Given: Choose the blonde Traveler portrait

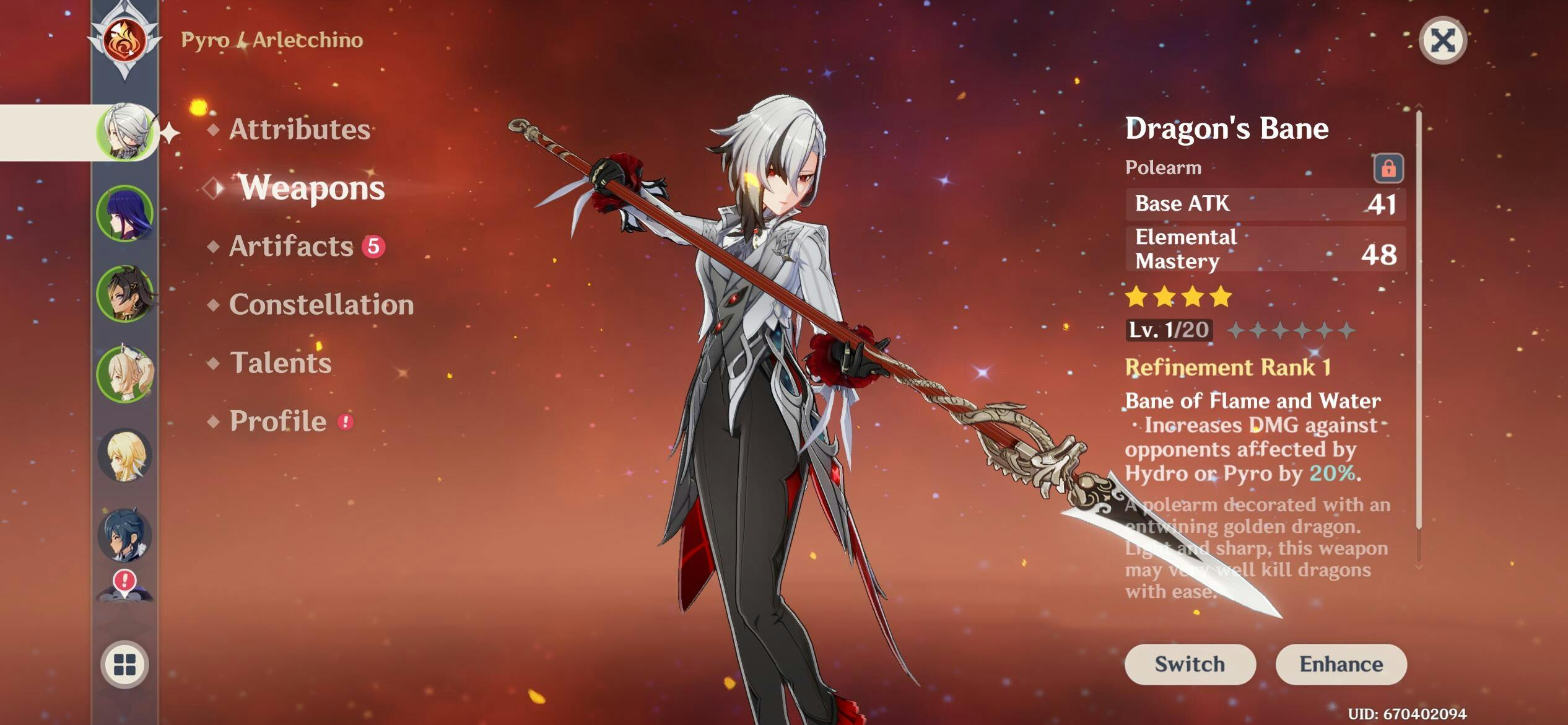Looking at the screenshot, I should (125, 455).
